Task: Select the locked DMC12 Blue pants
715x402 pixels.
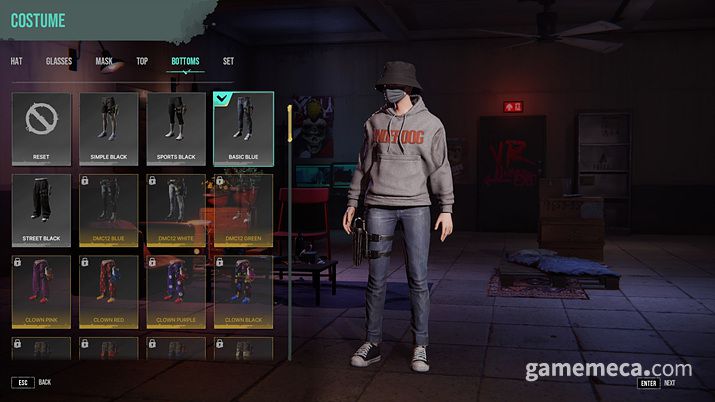Action: [109, 210]
